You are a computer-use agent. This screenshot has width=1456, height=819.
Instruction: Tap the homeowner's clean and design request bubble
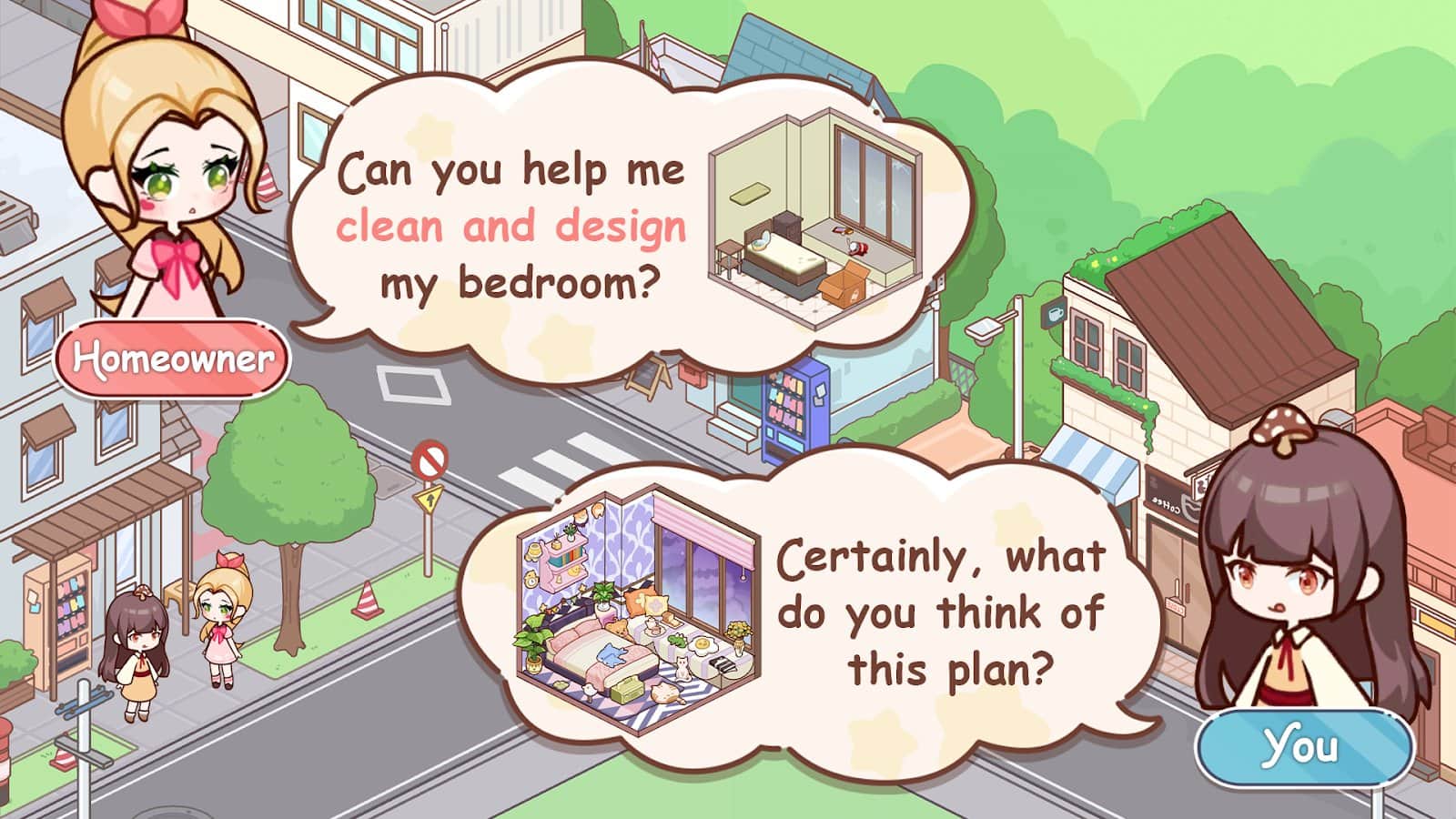coord(510,227)
